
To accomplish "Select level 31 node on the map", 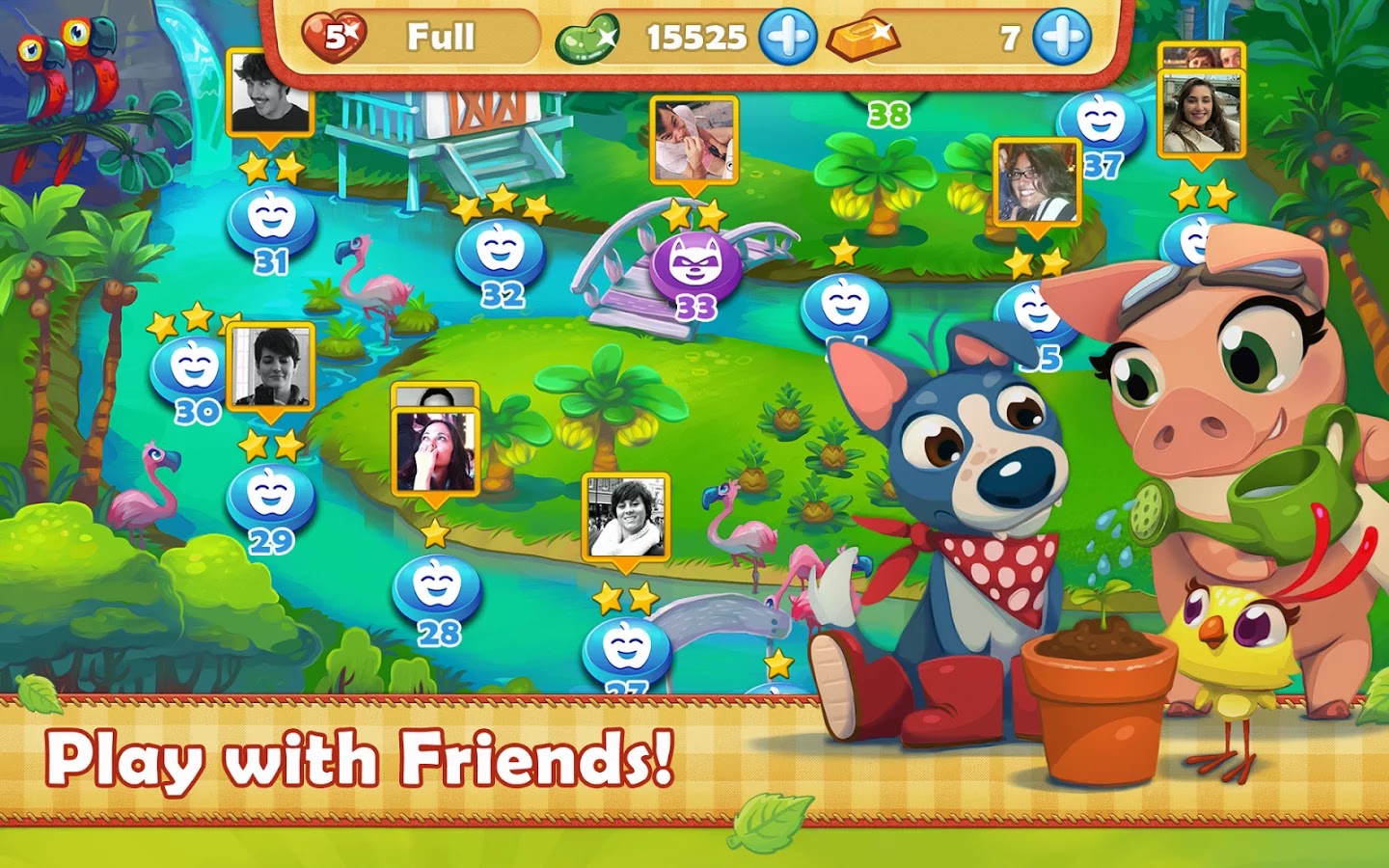I will 273,222.
